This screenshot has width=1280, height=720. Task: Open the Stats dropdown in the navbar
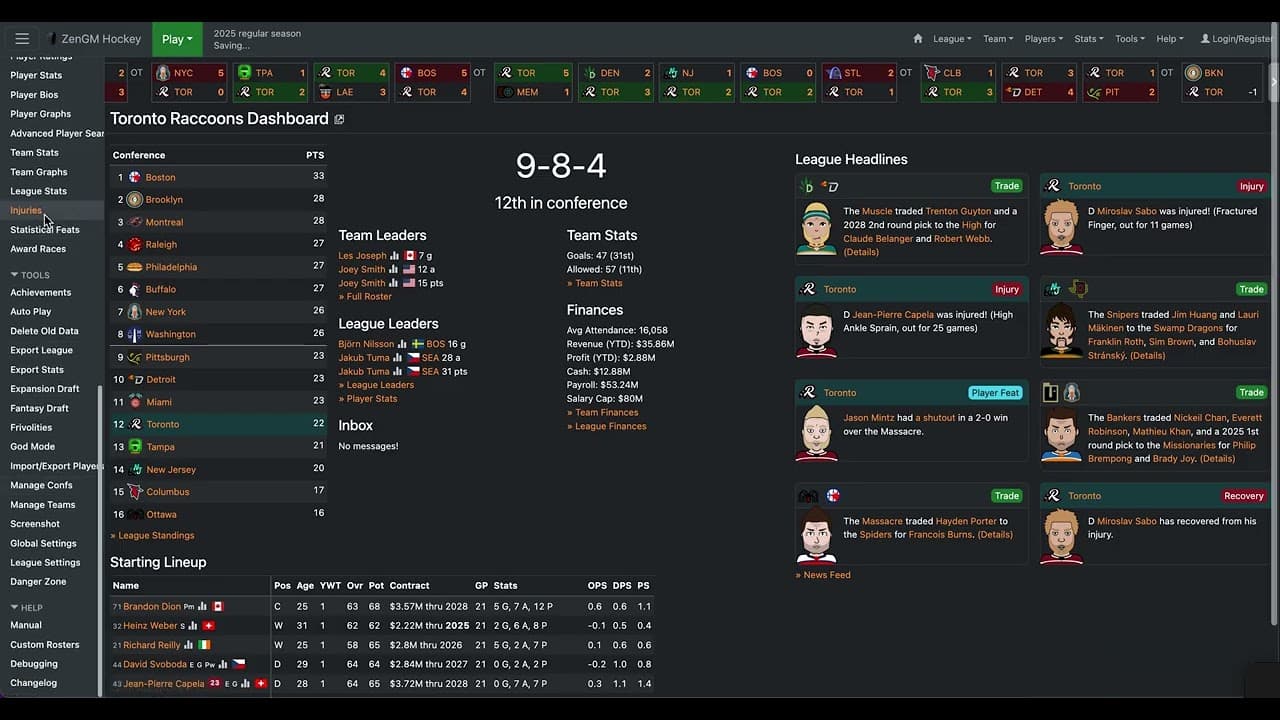(1088, 39)
